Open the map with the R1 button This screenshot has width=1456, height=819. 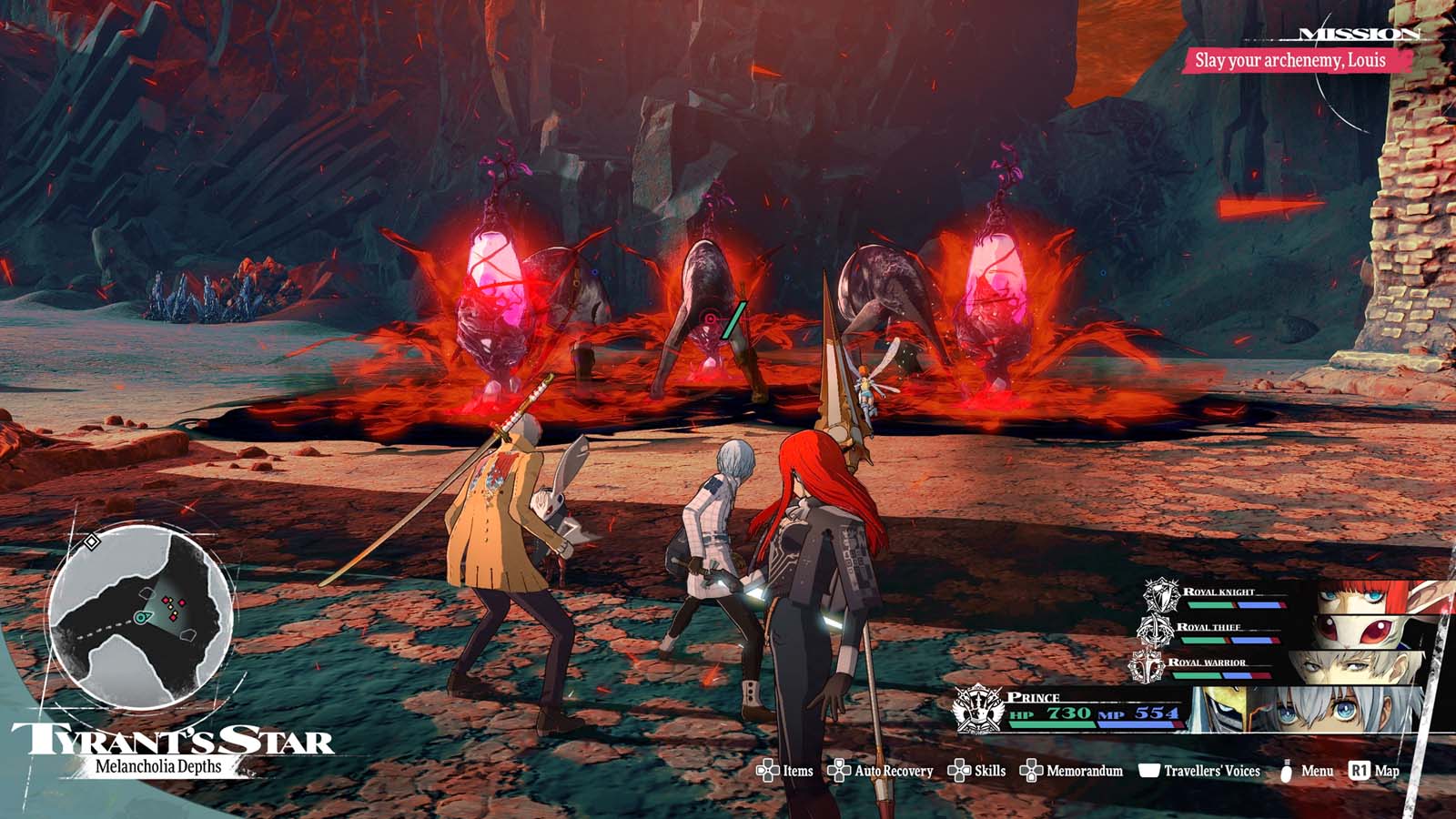point(1360,770)
